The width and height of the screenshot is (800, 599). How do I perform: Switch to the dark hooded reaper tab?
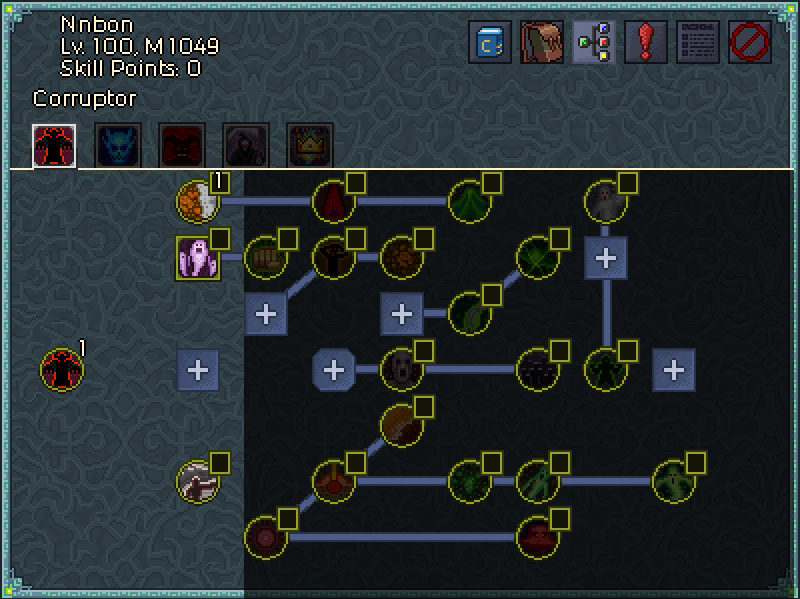[246, 145]
